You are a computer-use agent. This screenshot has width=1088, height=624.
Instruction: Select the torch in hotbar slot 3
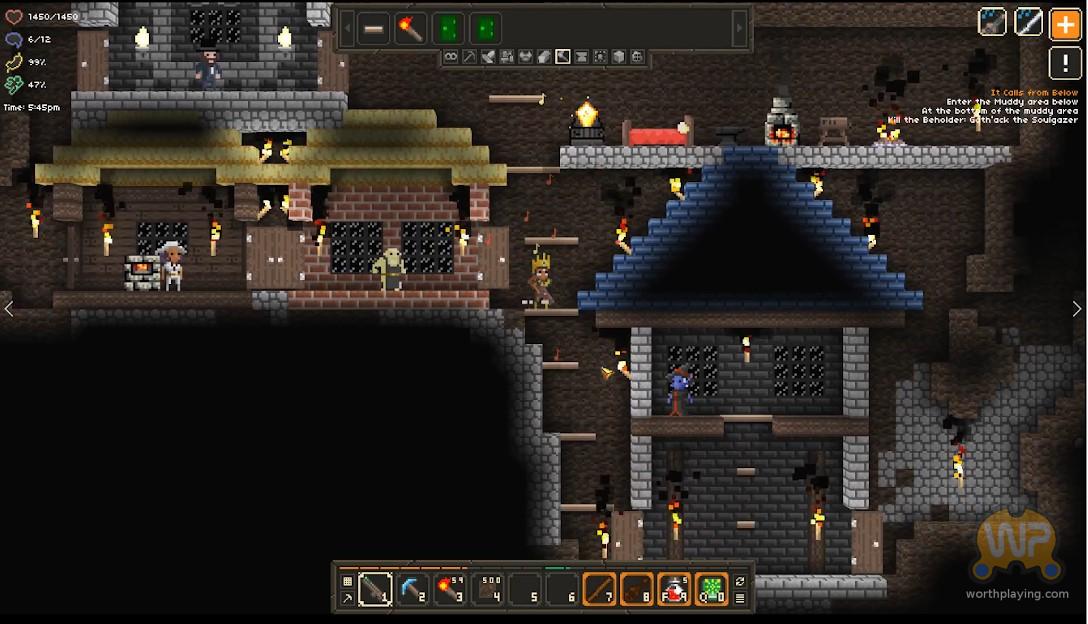[x=449, y=590]
